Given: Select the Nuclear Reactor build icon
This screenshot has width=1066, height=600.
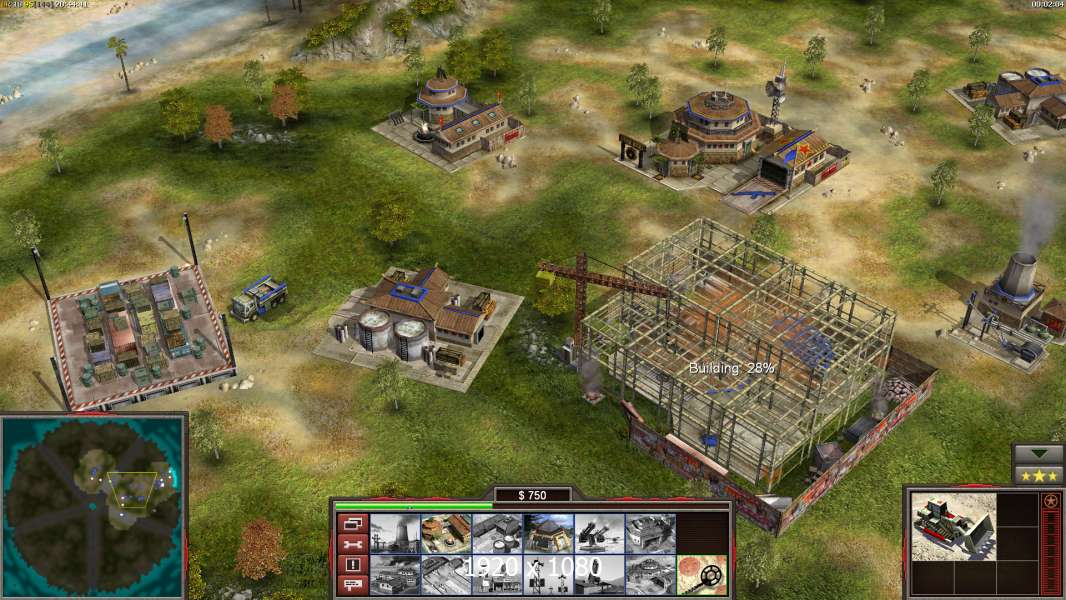Looking at the screenshot, I should click(395, 533).
